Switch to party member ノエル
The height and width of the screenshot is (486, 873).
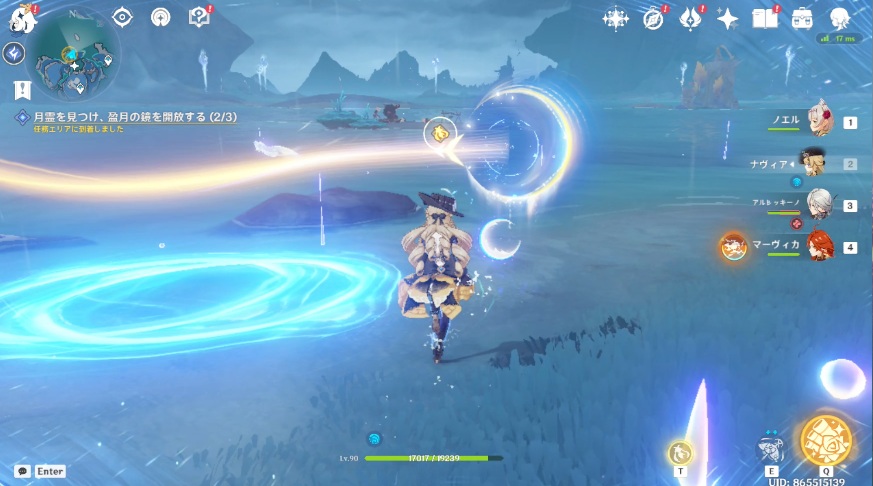click(x=820, y=121)
